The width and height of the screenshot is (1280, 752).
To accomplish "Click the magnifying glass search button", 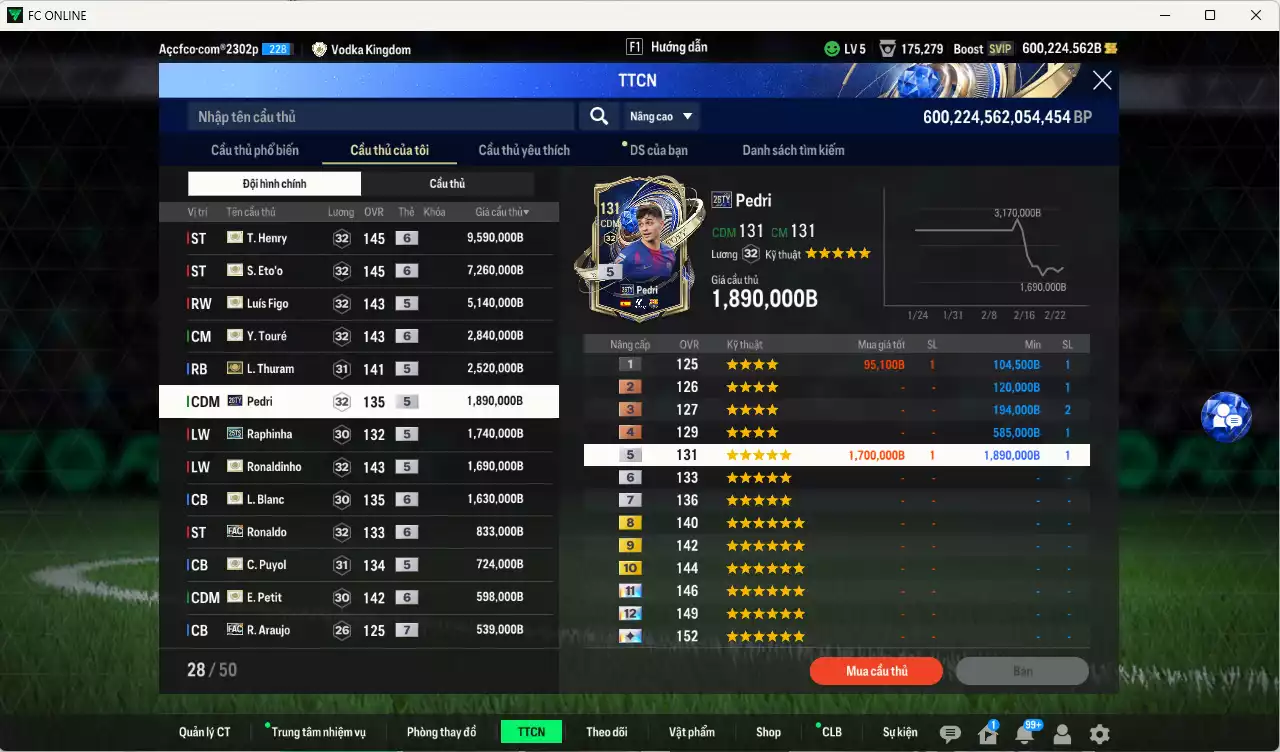I will pos(599,117).
